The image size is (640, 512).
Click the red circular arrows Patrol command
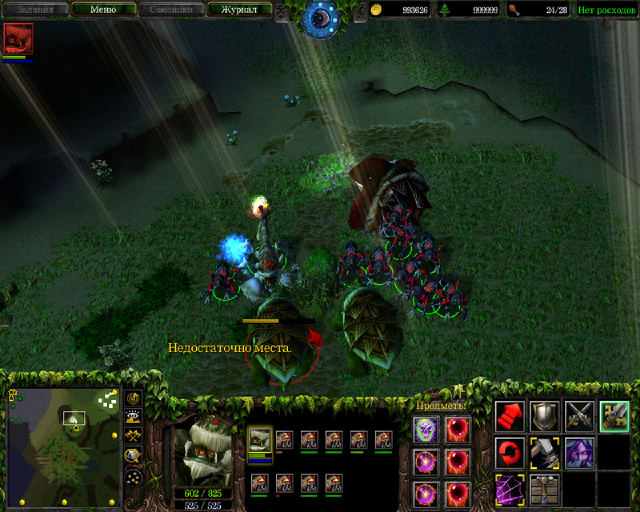click(510, 452)
